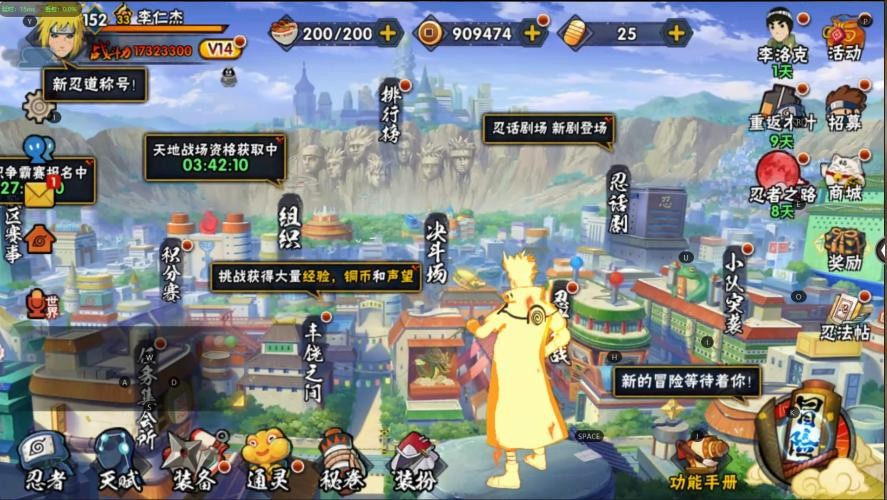Open the mail envelope icon

coord(40,195)
